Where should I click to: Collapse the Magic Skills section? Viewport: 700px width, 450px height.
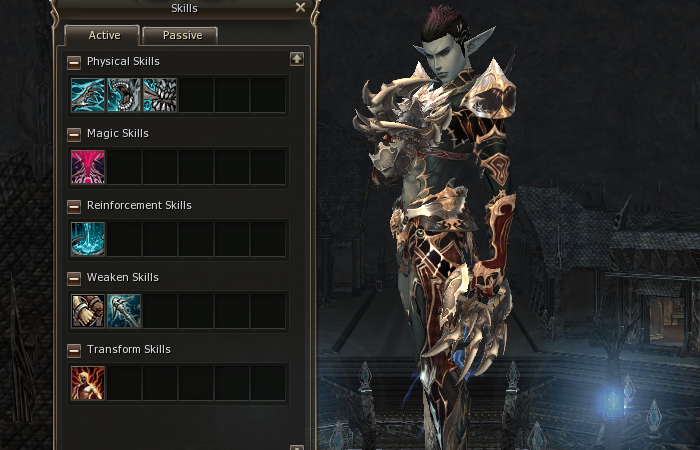pos(74,134)
